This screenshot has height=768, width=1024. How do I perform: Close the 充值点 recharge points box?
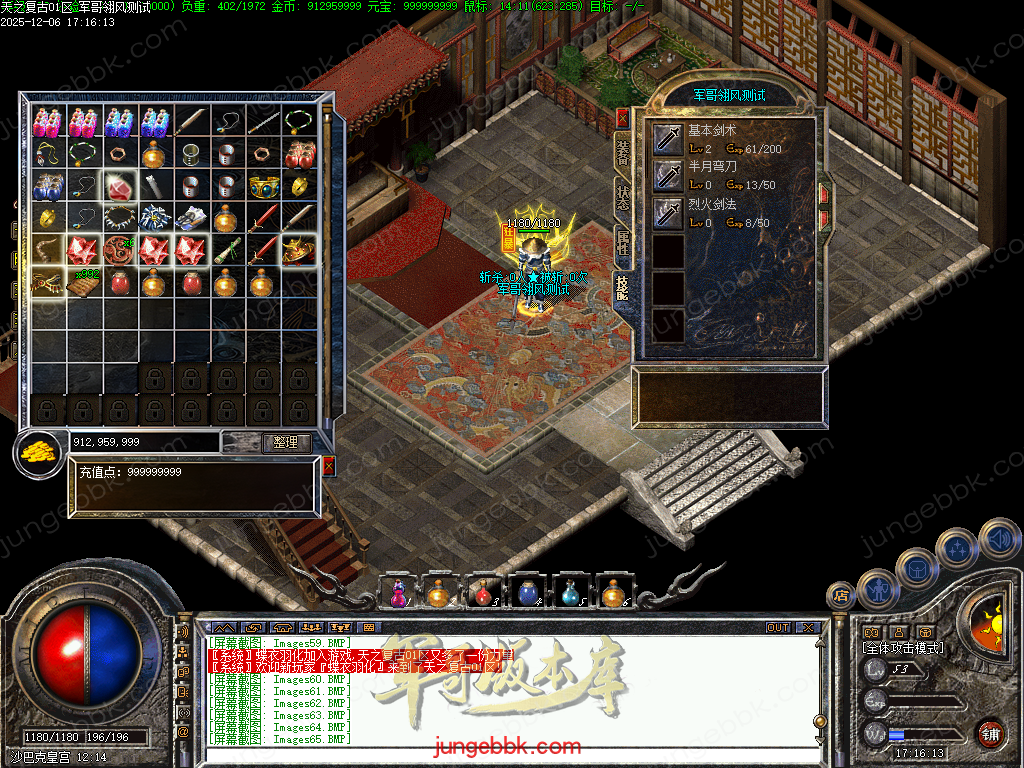point(329,466)
